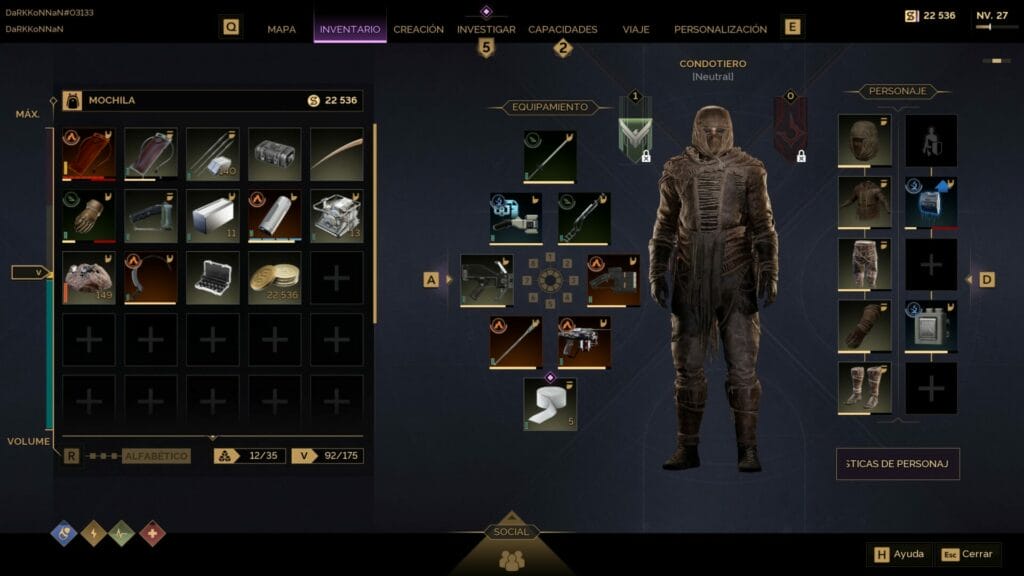
Task: Go to the INVESTIGAR tab
Action: 486,29
